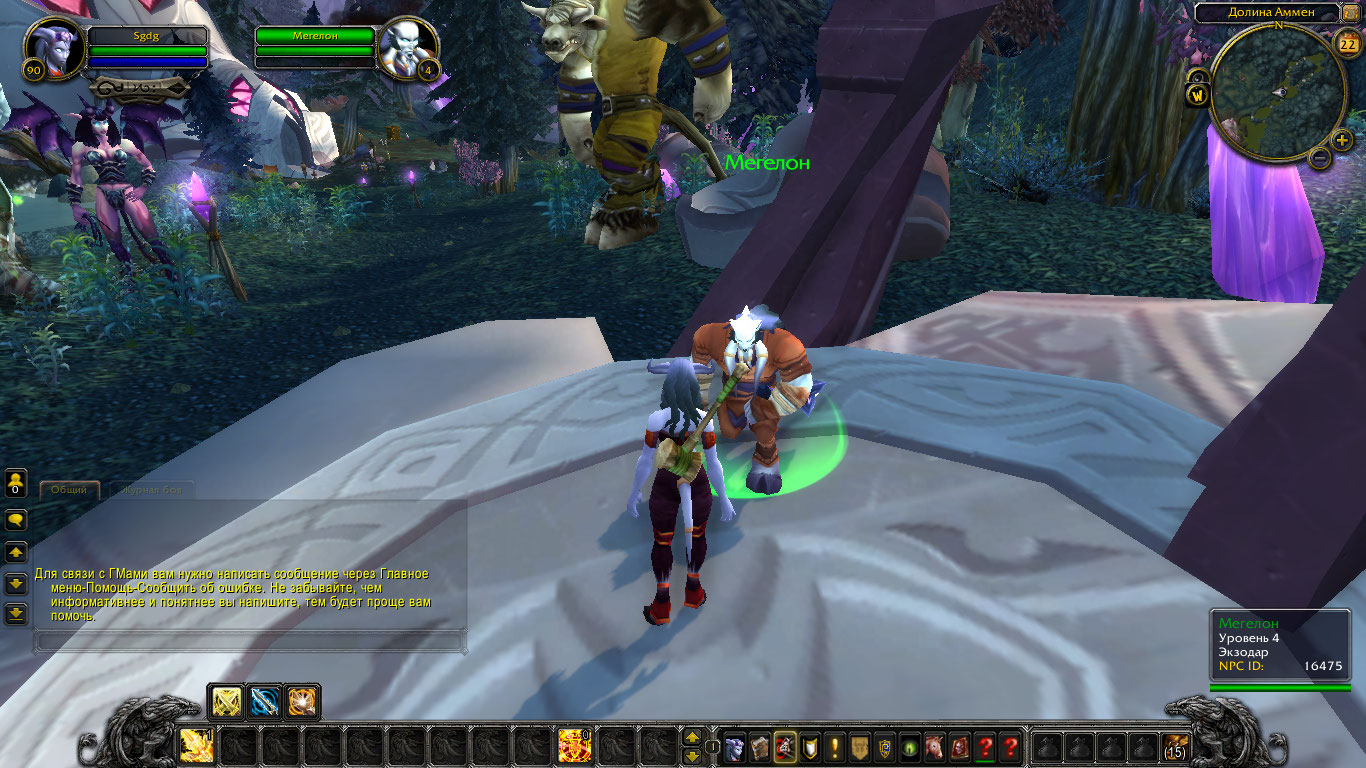Open the mounts and pets horse icon
This screenshot has height=768, width=1366.
coord(935,746)
